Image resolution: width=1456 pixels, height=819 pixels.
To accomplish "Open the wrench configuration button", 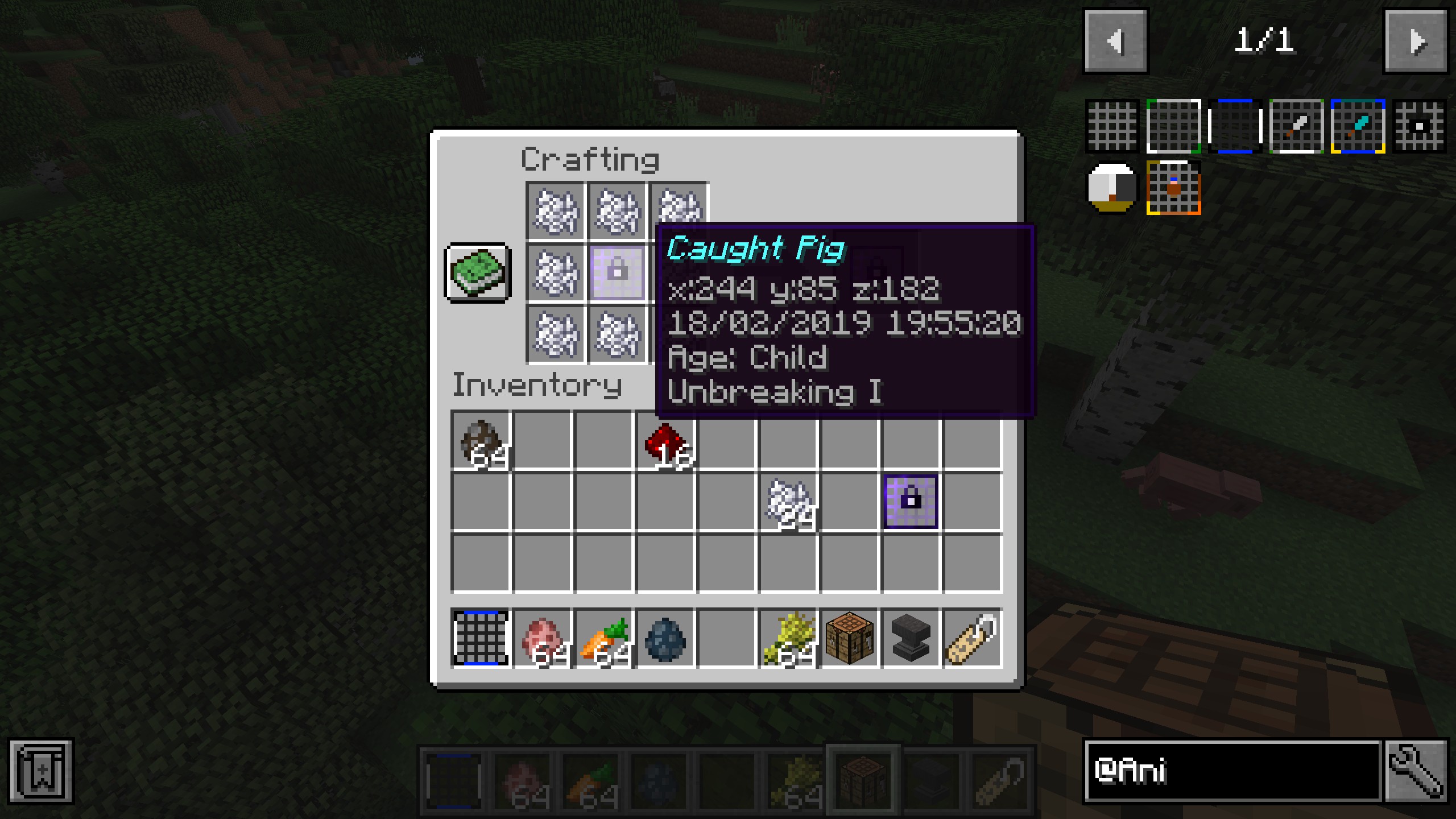I will 1416,771.
